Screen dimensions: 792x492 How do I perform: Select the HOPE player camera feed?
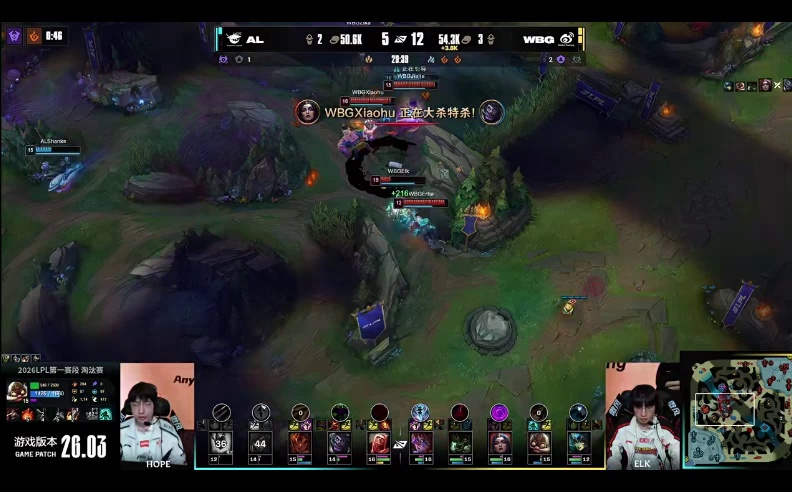(x=157, y=414)
